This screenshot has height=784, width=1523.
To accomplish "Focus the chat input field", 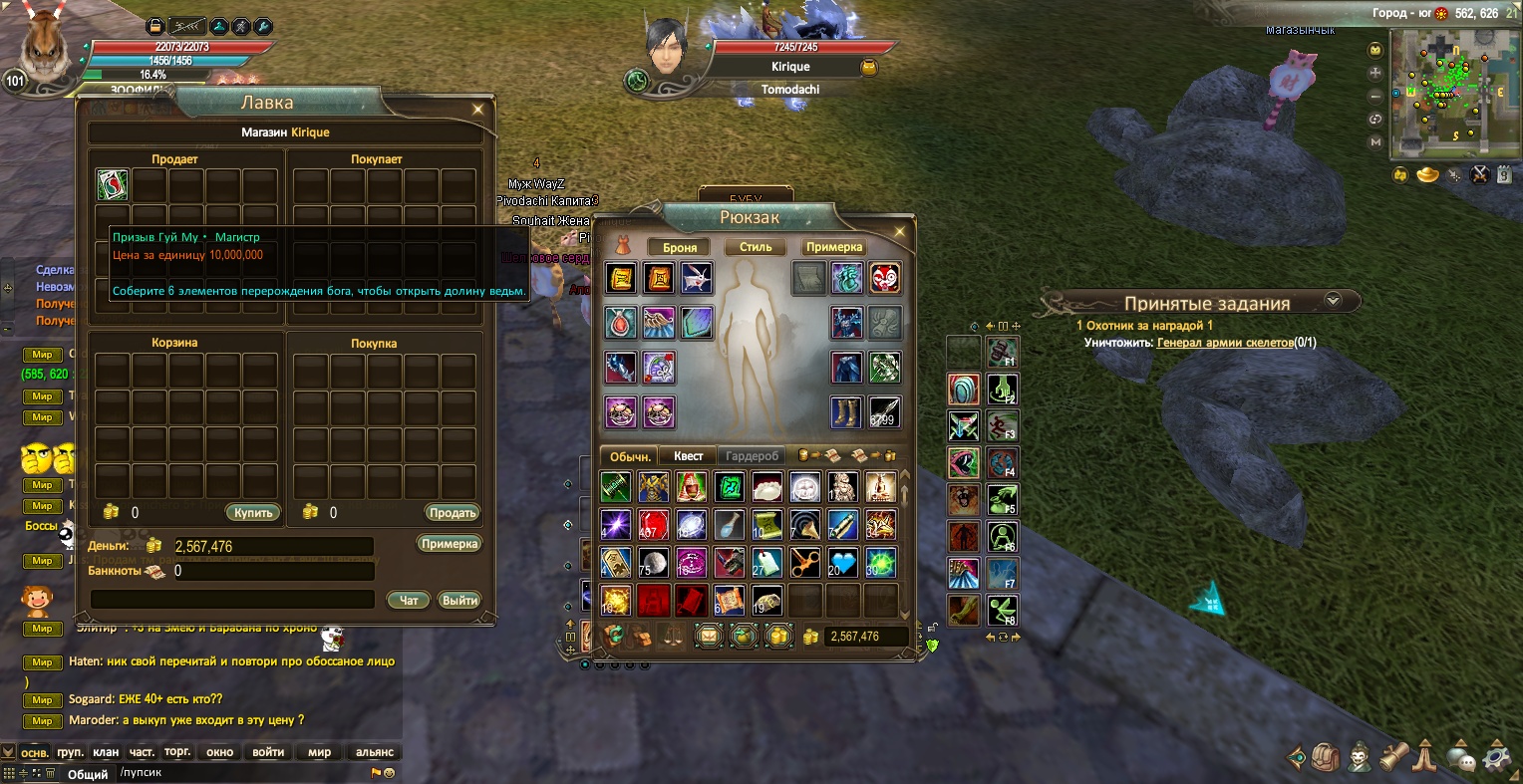I will point(239,773).
